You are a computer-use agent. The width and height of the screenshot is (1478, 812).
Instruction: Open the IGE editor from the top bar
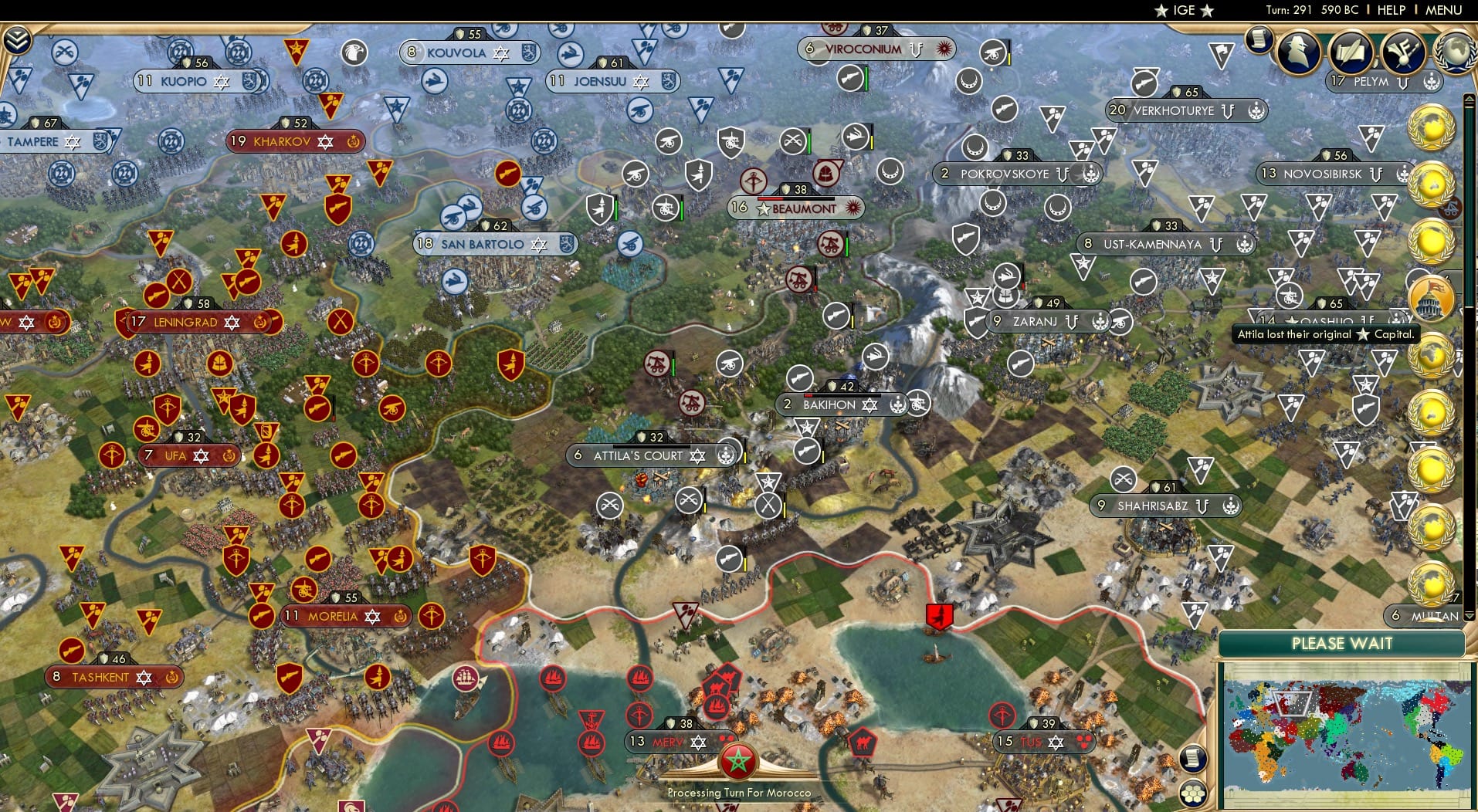click(1184, 10)
